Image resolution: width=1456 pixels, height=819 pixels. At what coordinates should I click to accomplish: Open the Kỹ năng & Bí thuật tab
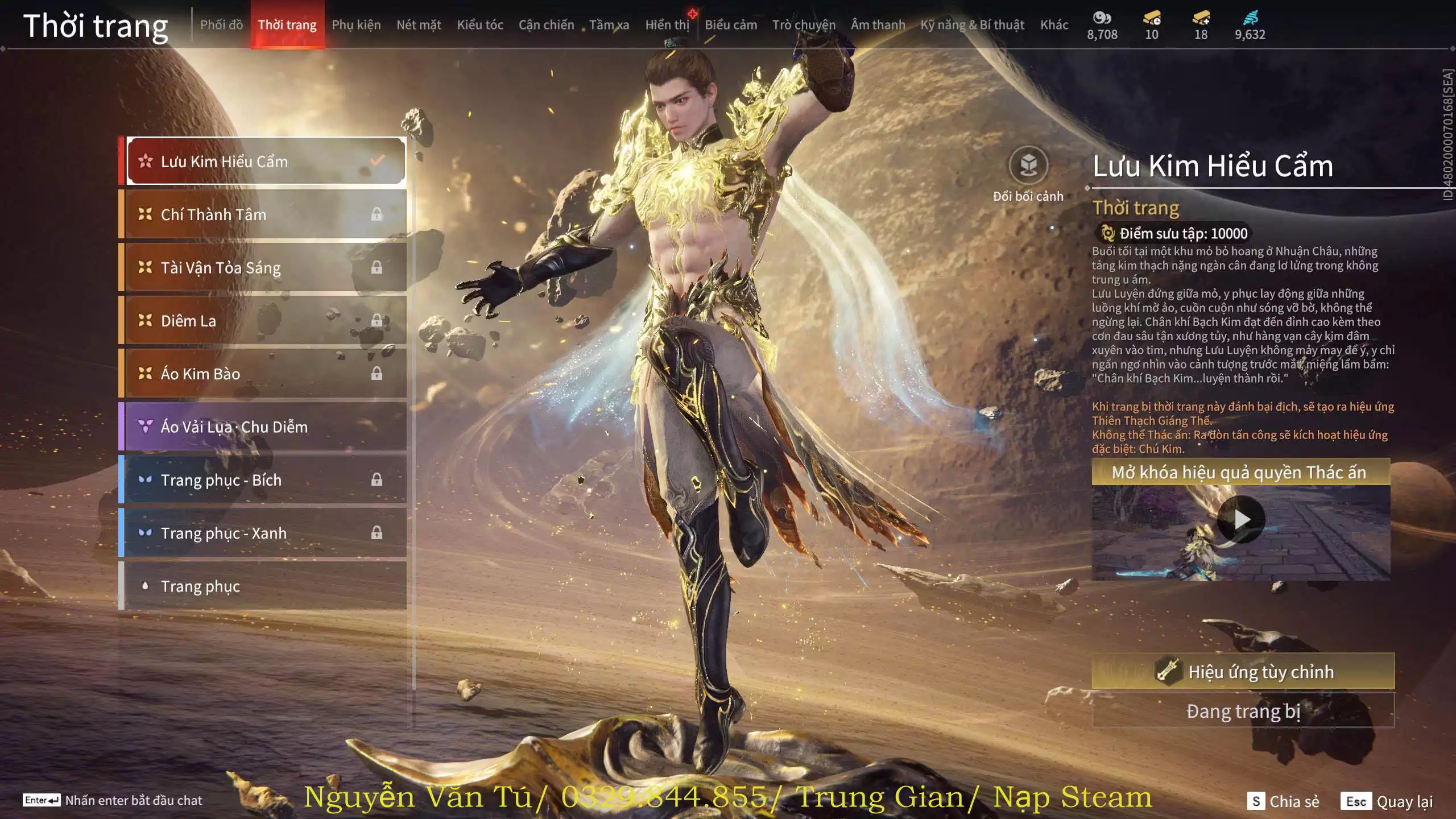(x=972, y=25)
